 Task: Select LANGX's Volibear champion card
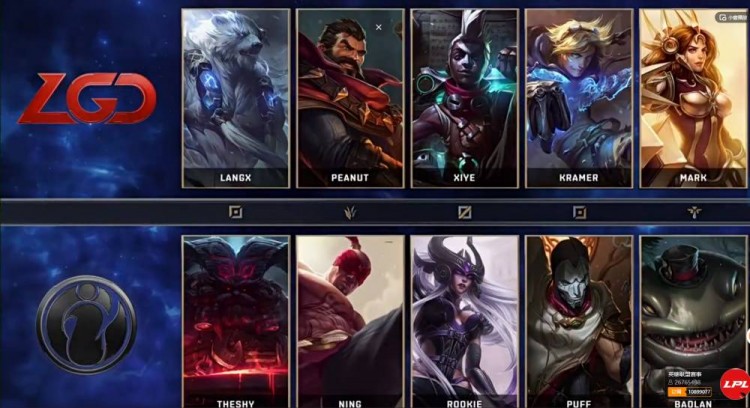[x=236, y=98]
